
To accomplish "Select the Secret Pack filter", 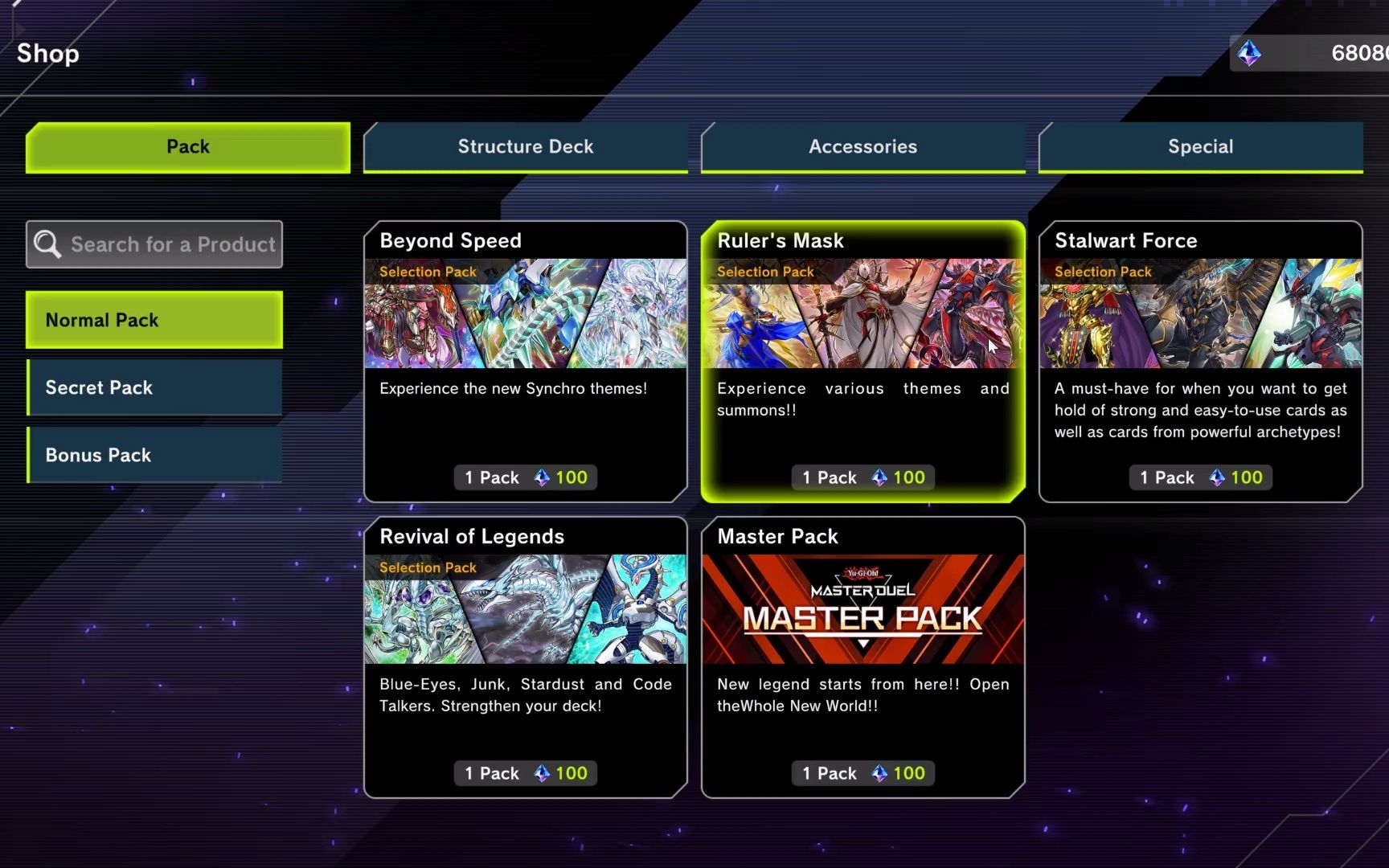I will click(154, 387).
